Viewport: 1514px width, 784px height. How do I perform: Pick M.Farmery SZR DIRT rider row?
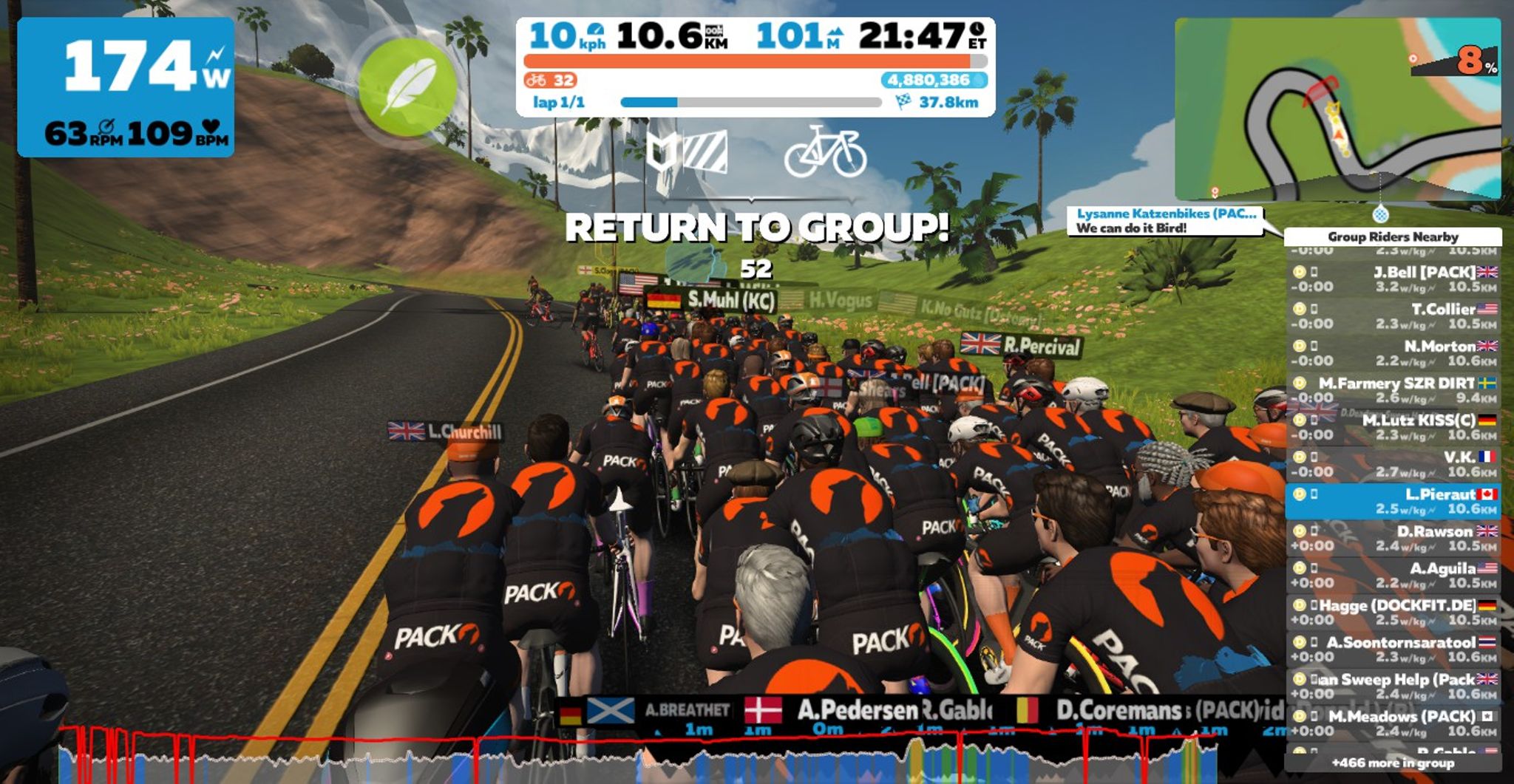click(x=1394, y=390)
